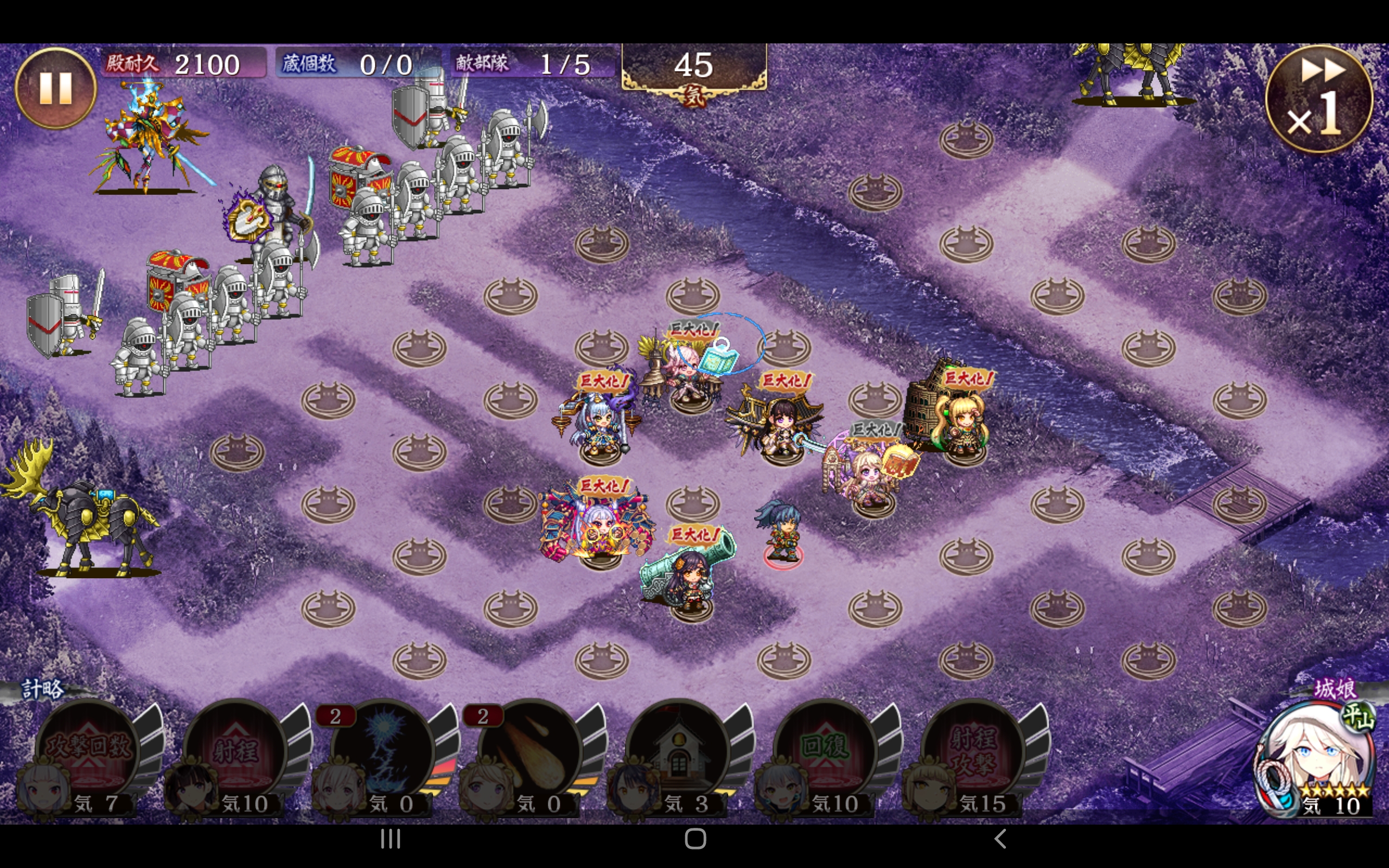Tap the Android home button
1389x868 pixels.
tap(695, 839)
